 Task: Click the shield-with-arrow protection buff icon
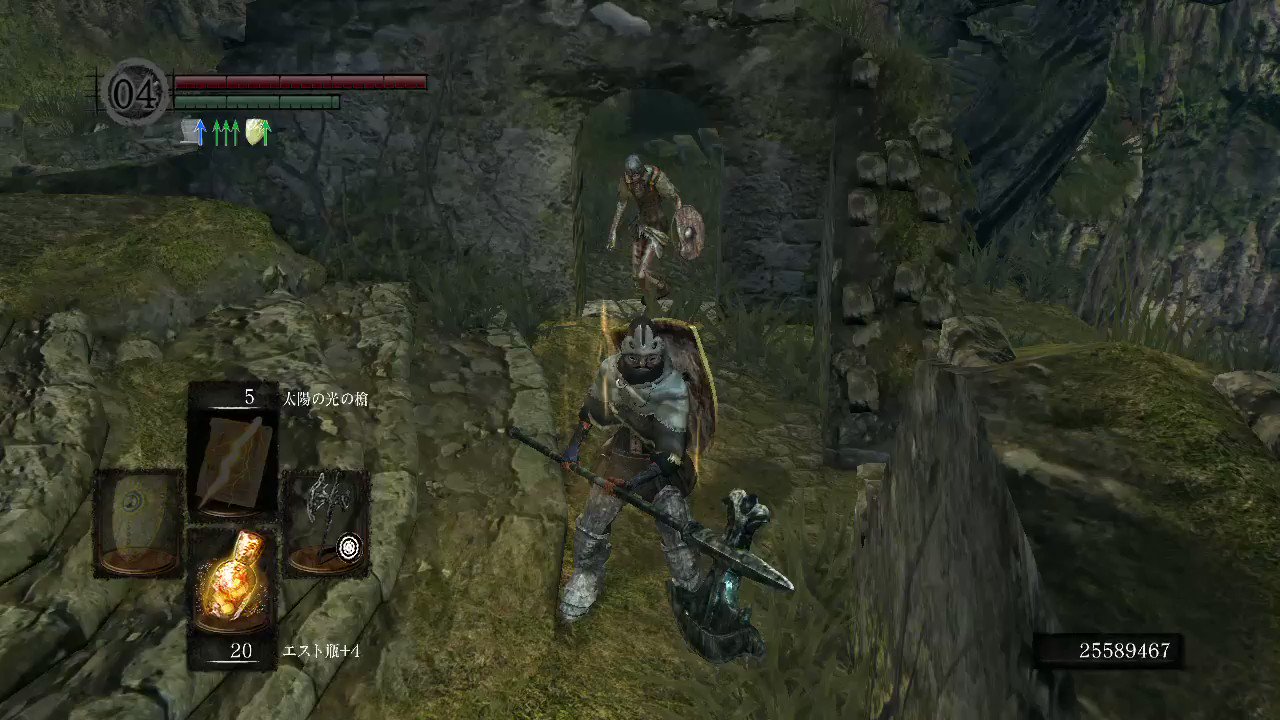tap(258, 131)
